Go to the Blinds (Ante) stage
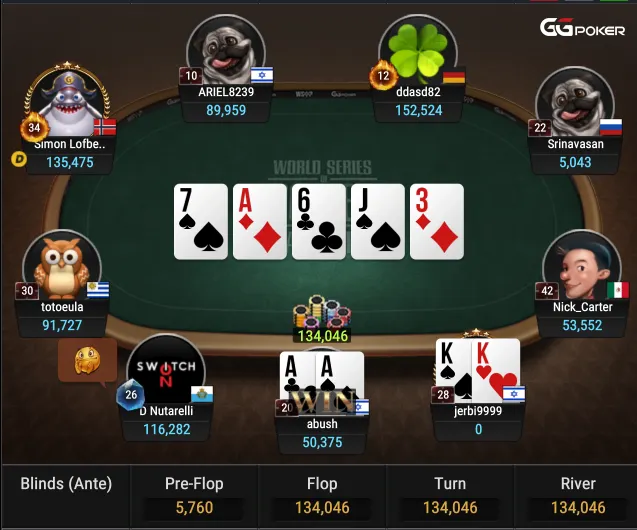 (66, 485)
